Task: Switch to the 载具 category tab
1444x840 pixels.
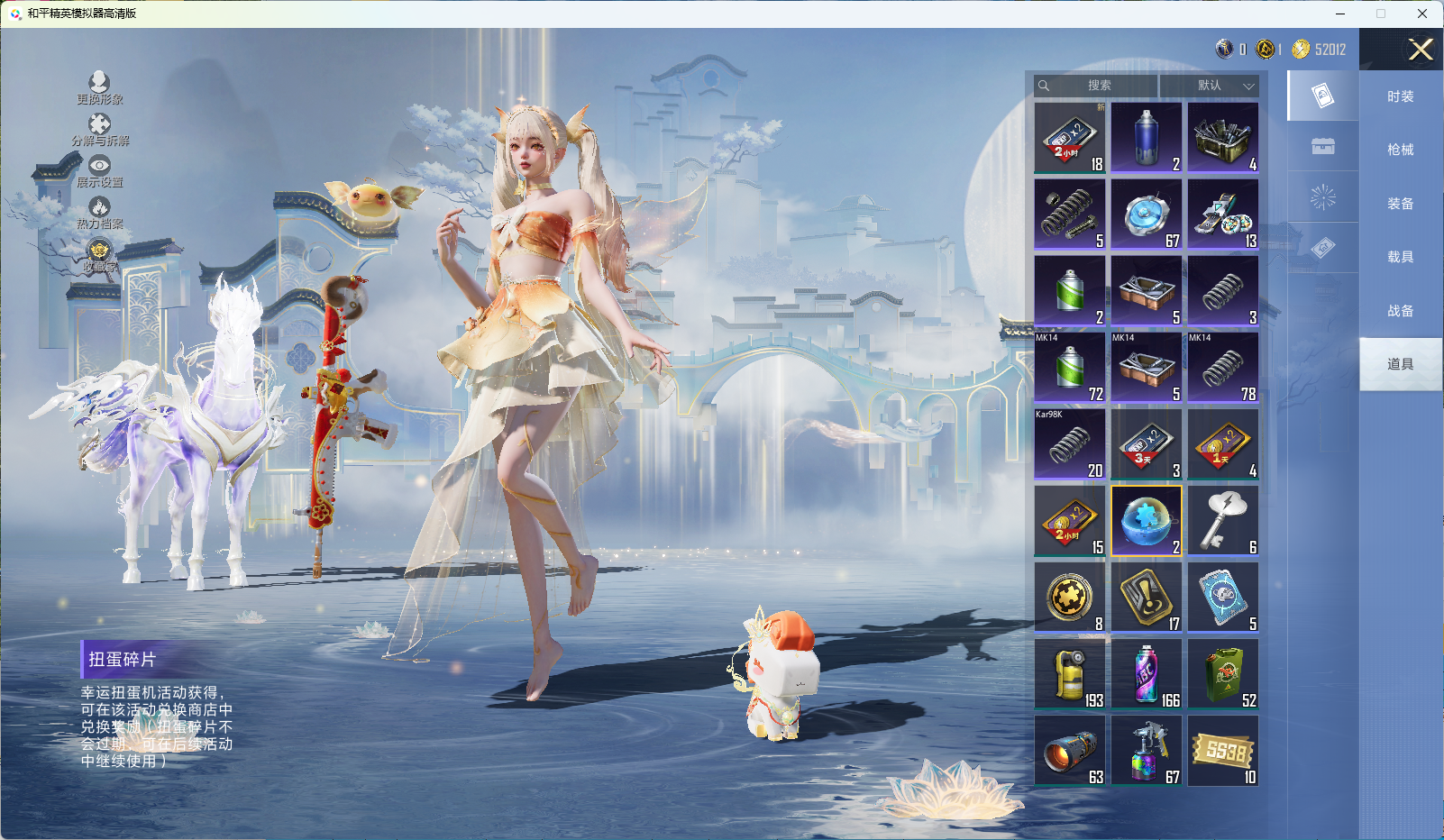Action: [1400, 257]
